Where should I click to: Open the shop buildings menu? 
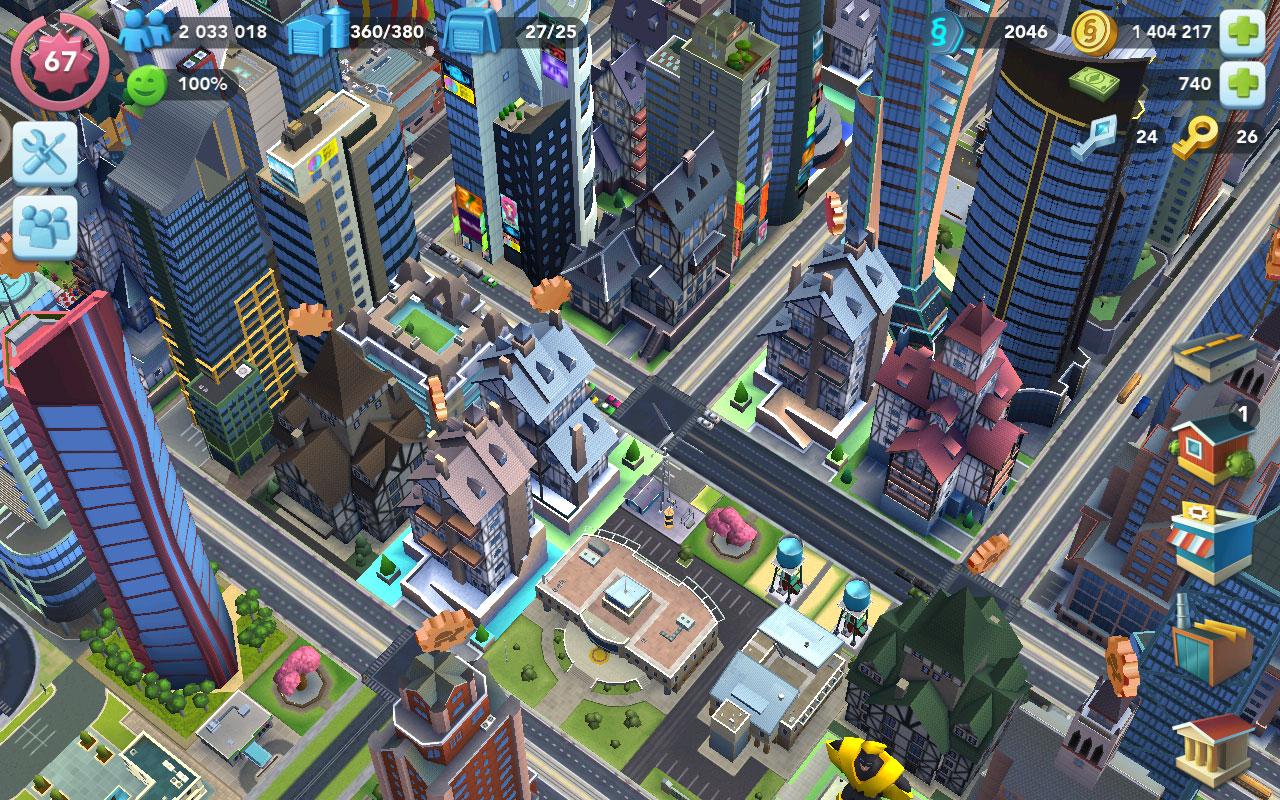[1211, 542]
